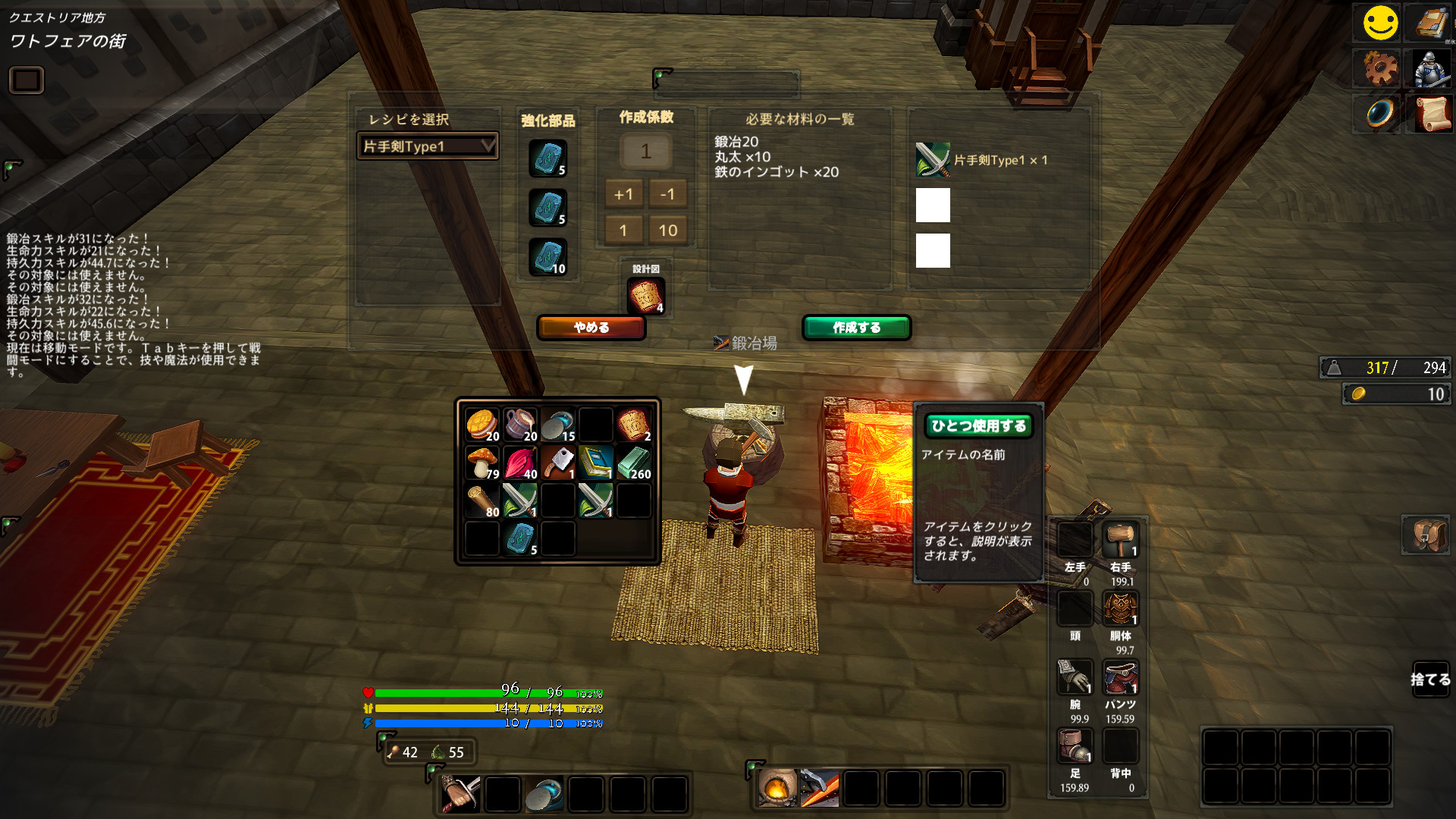Click the minimap square top left
Viewport: 1456px width, 819px height.
[x=25, y=80]
